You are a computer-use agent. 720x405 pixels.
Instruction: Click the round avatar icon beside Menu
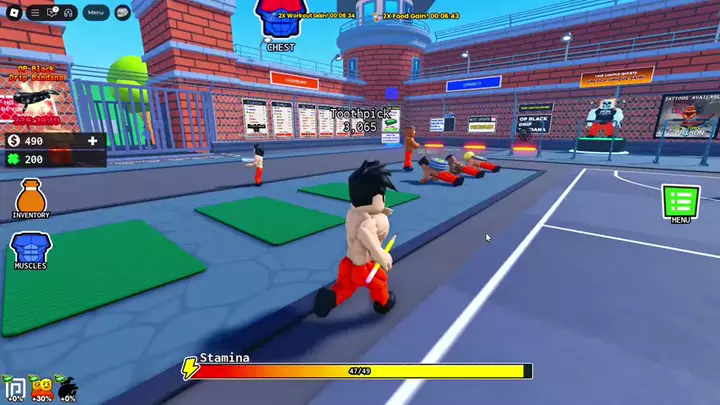(x=122, y=12)
